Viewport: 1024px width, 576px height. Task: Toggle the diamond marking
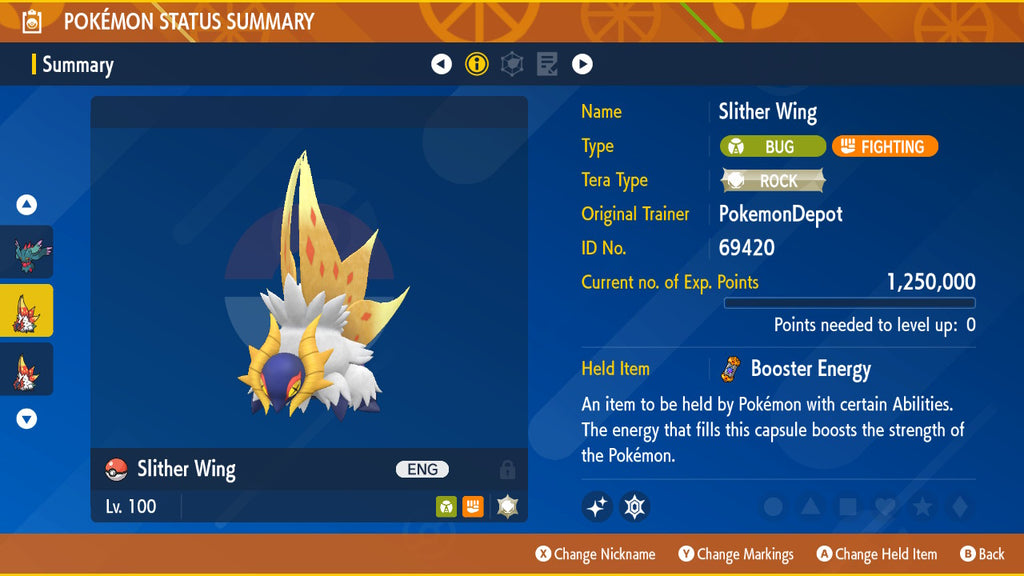click(x=958, y=507)
